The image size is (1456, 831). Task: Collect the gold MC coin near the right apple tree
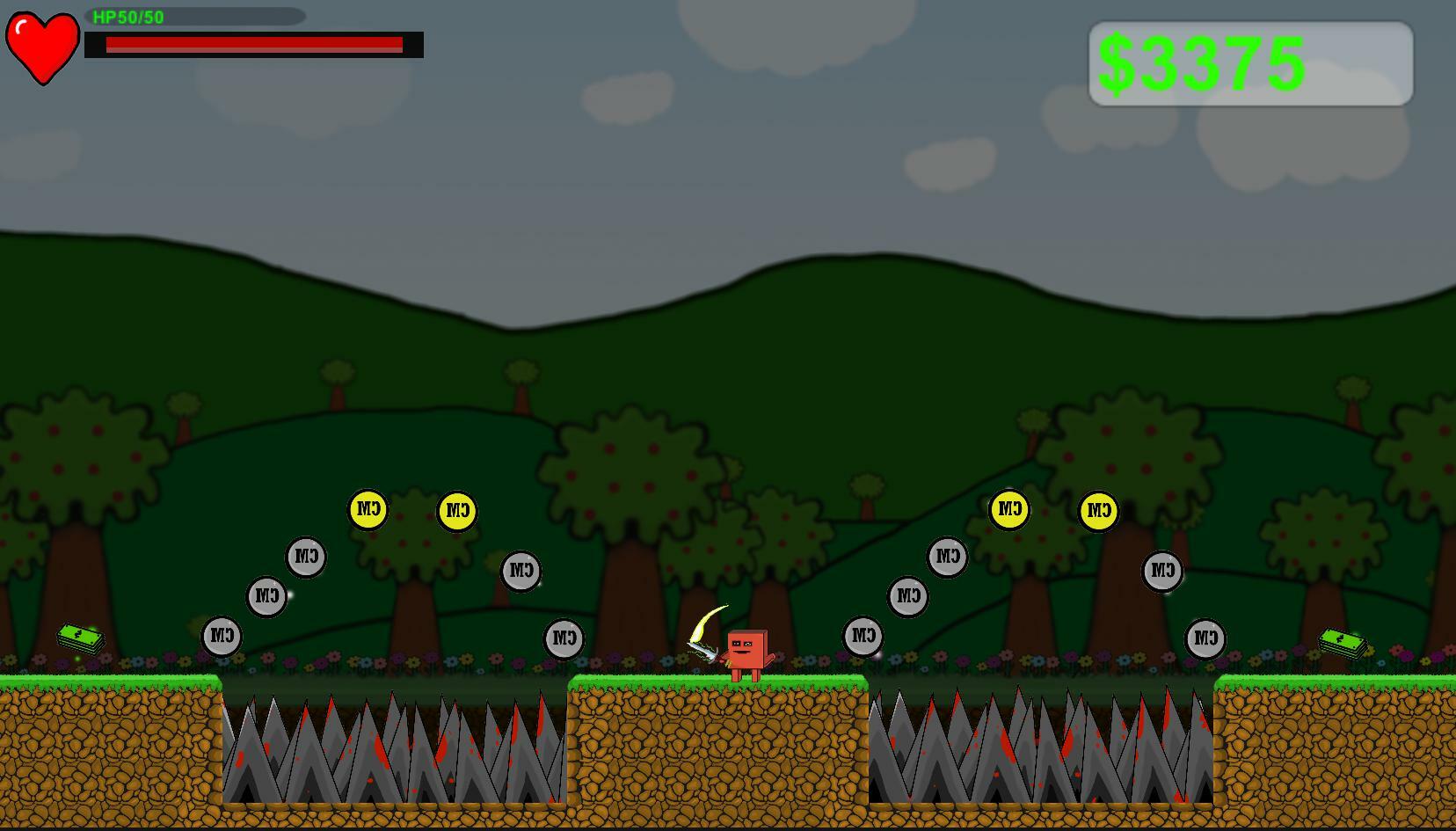1097,508
